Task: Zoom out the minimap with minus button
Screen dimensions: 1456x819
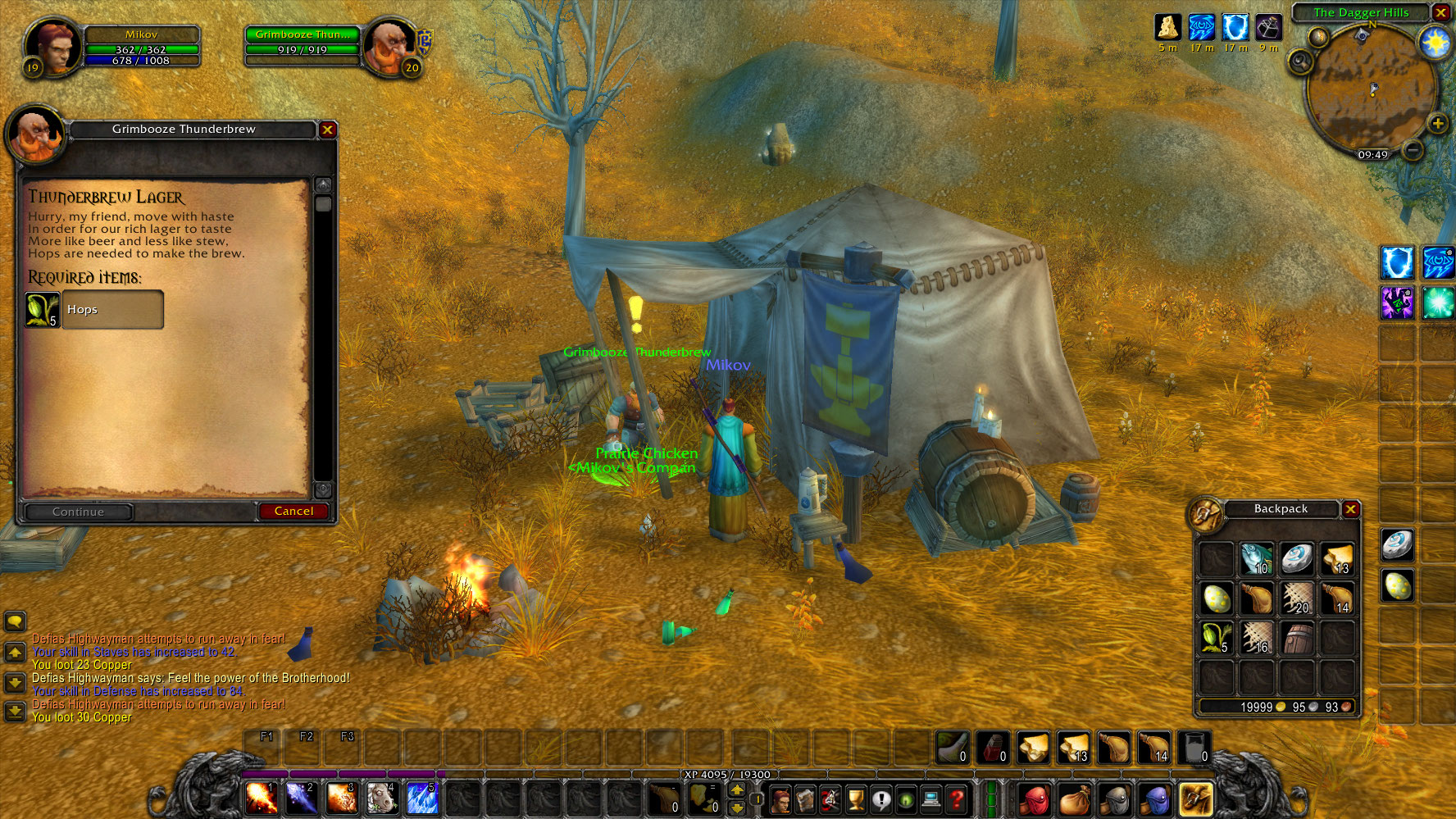Action: tap(1412, 149)
